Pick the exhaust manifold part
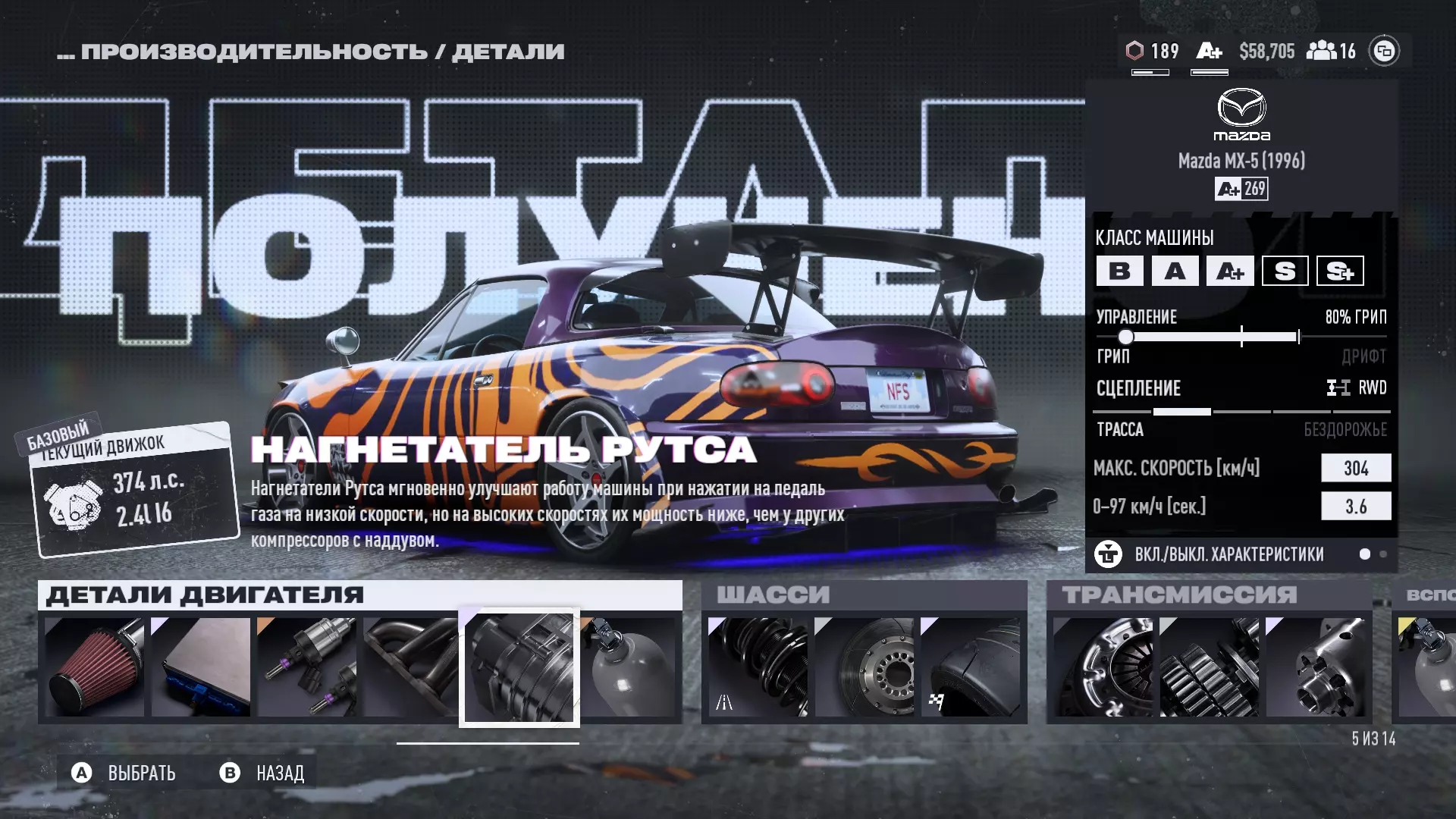This screenshot has height=819, width=1456. point(410,667)
